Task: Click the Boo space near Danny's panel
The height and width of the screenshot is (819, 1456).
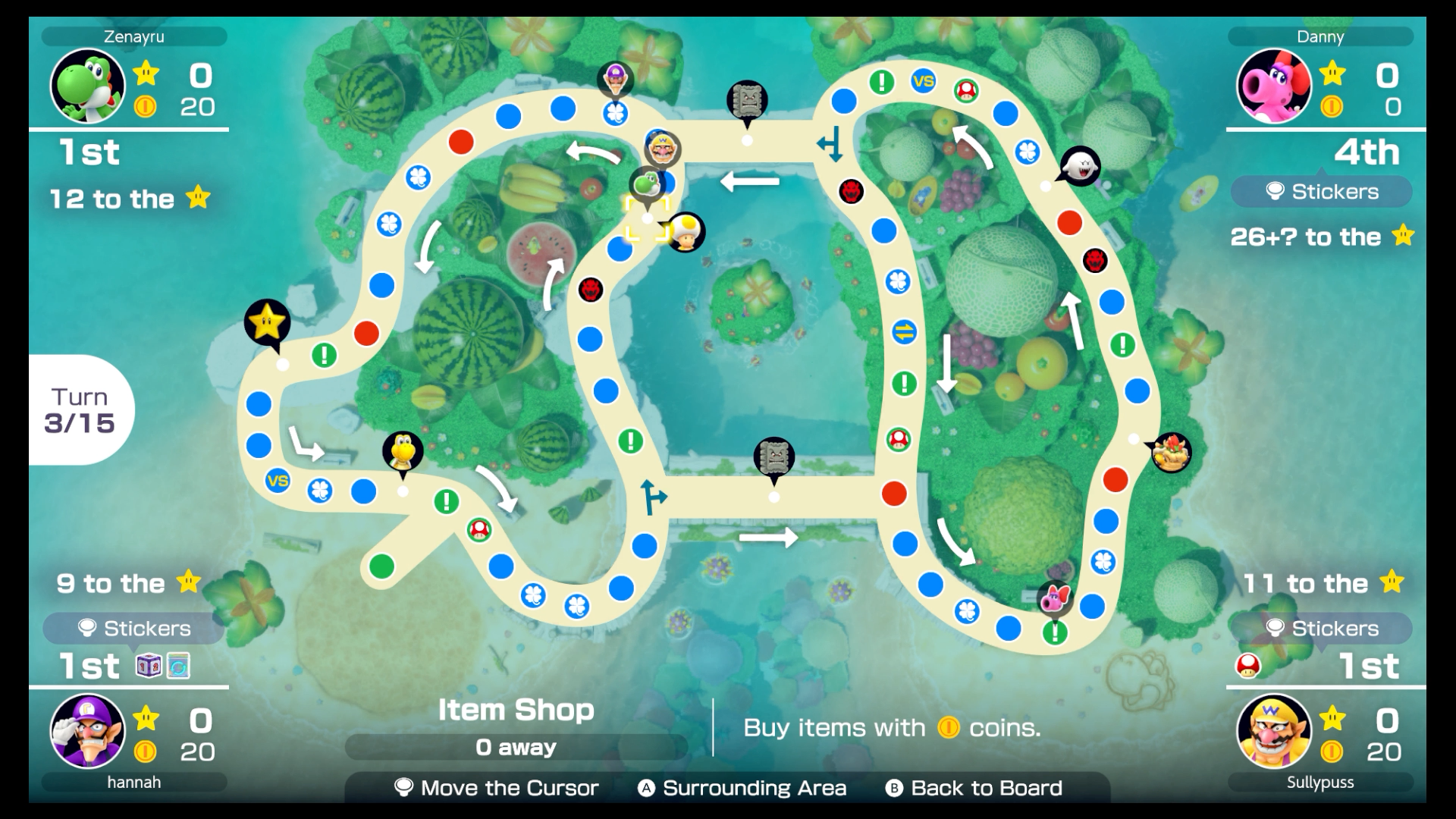Action: point(1078,165)
